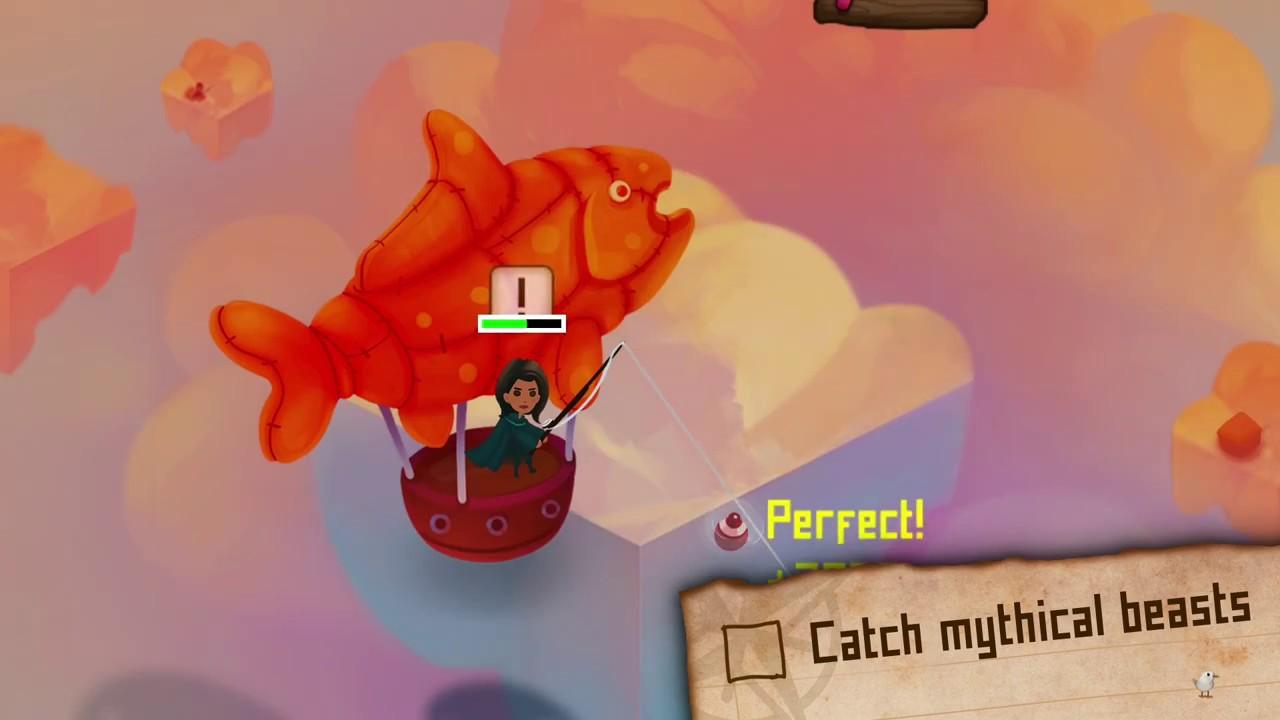The width and height of the screenshot is (1280, 720).
Task: Collapse the wooden log panel at the top
Action: (x=898, y=12)
